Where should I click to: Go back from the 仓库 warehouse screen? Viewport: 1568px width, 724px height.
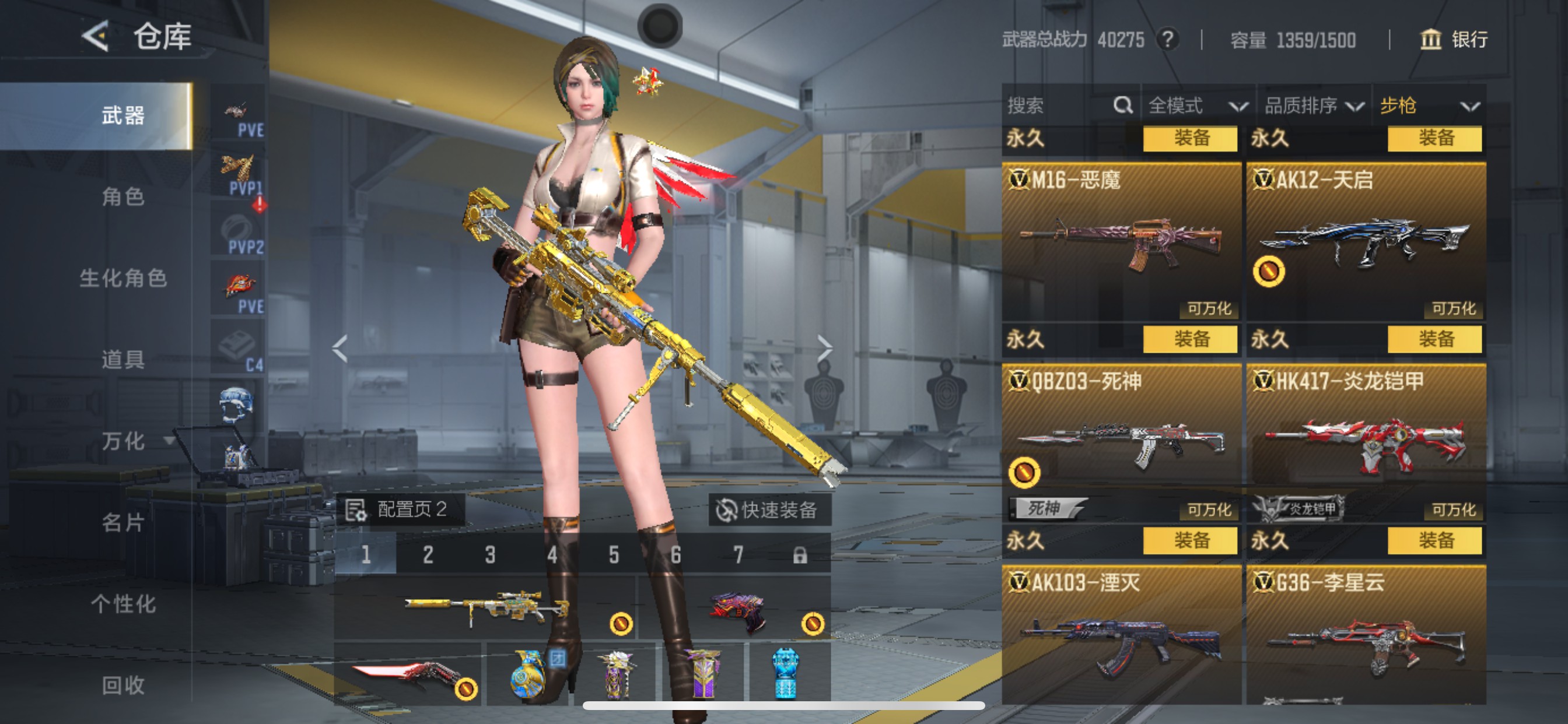[x=96, y=37]
